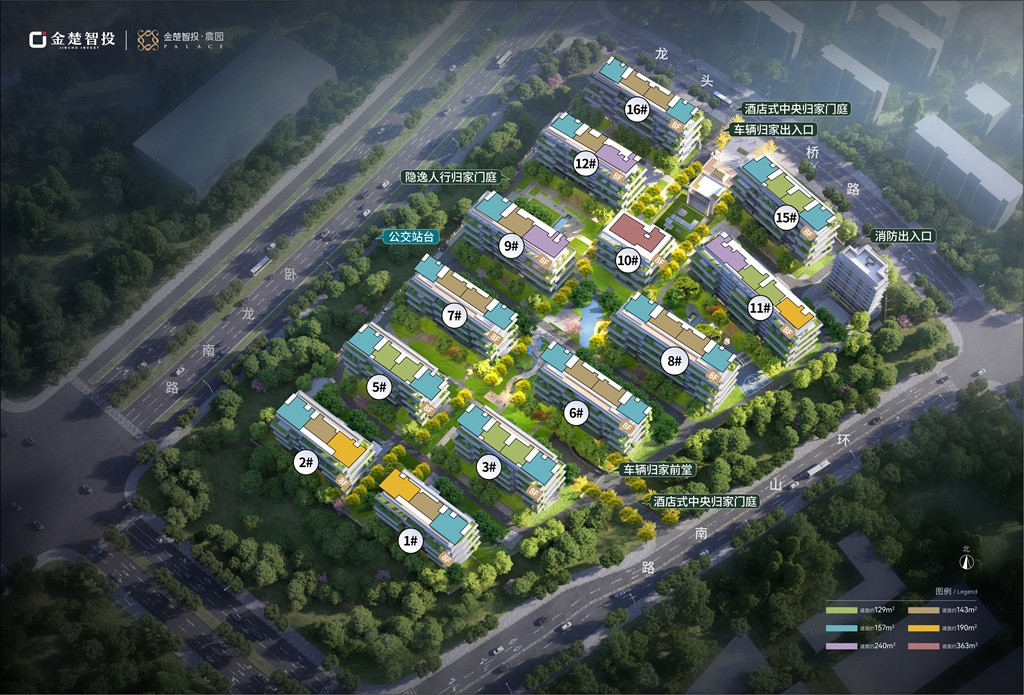Select the 7# building marker

454,316
